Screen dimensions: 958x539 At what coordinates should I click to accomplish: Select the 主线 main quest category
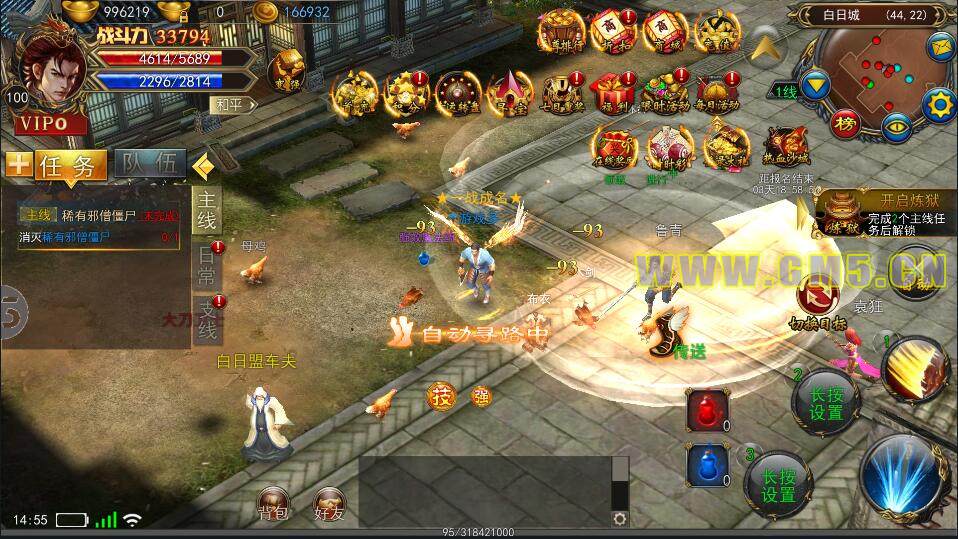click(206, 208)
